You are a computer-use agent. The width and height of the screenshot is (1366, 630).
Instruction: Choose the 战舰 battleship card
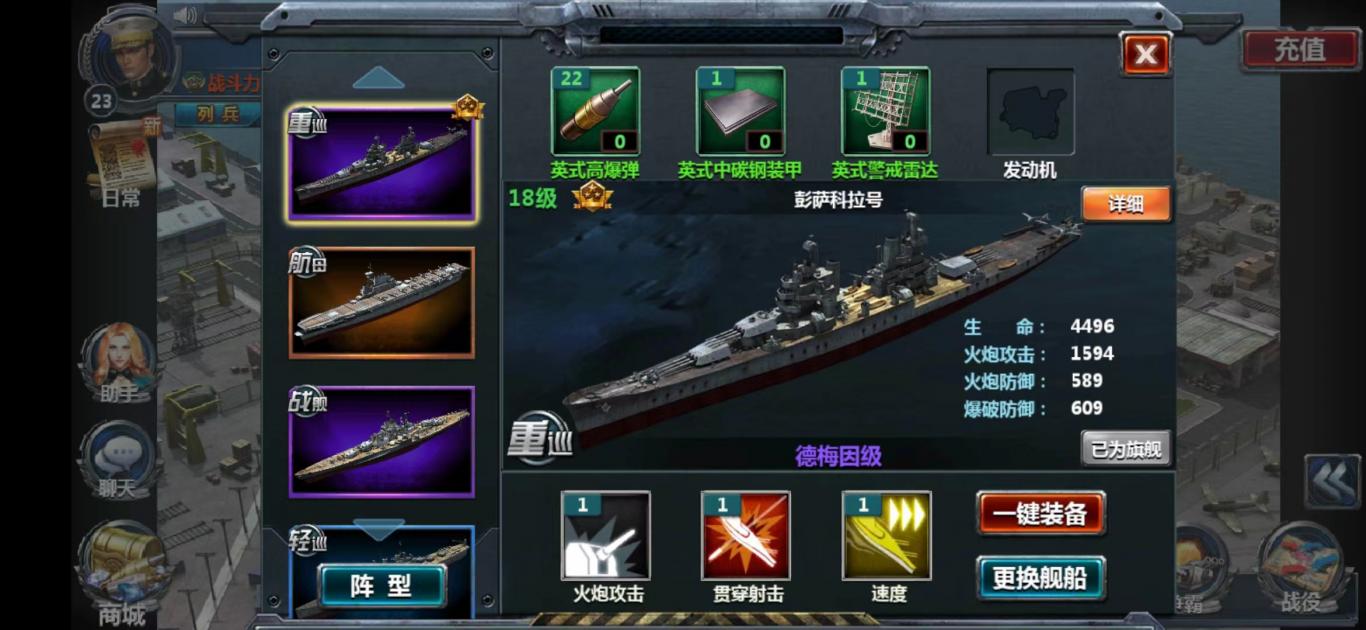pos(381,441)
